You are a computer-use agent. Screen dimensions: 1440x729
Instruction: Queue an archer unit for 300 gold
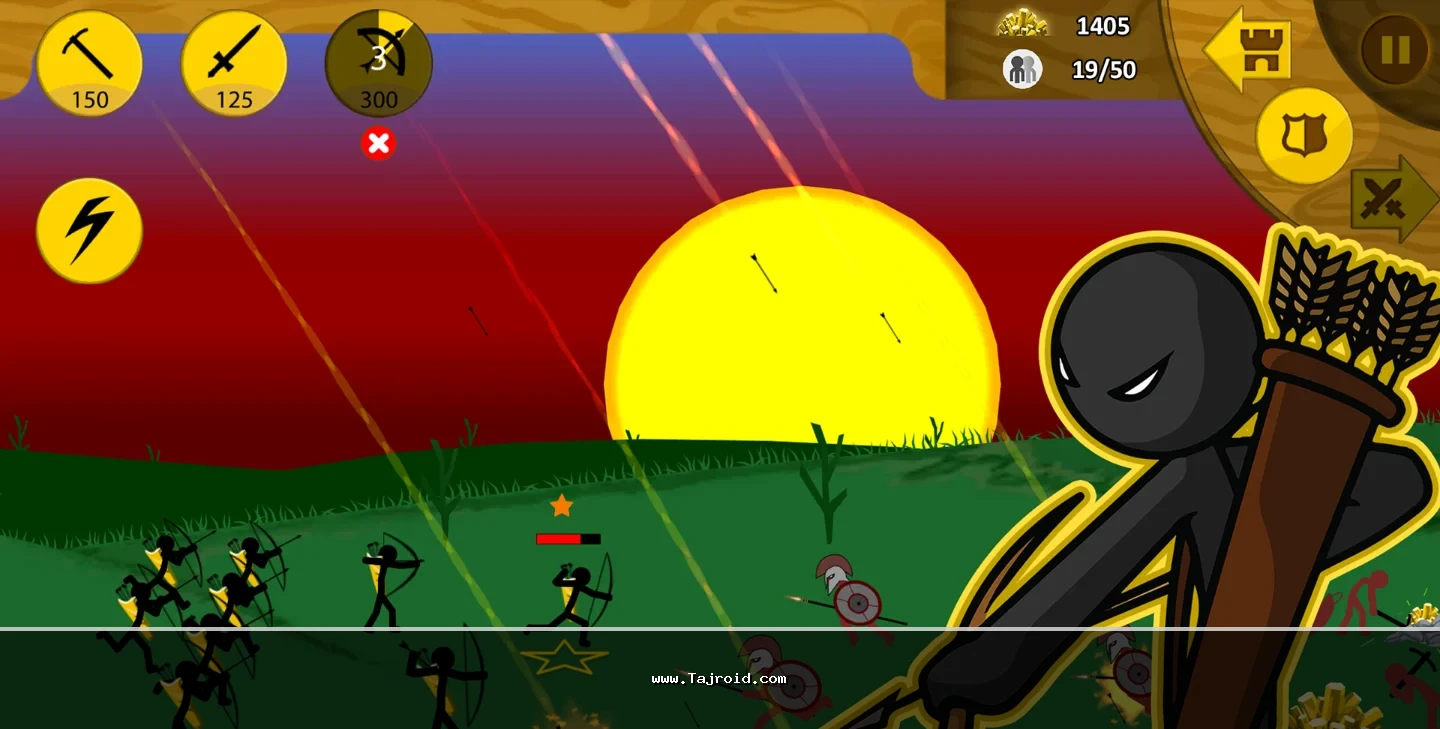pos(378,63)
